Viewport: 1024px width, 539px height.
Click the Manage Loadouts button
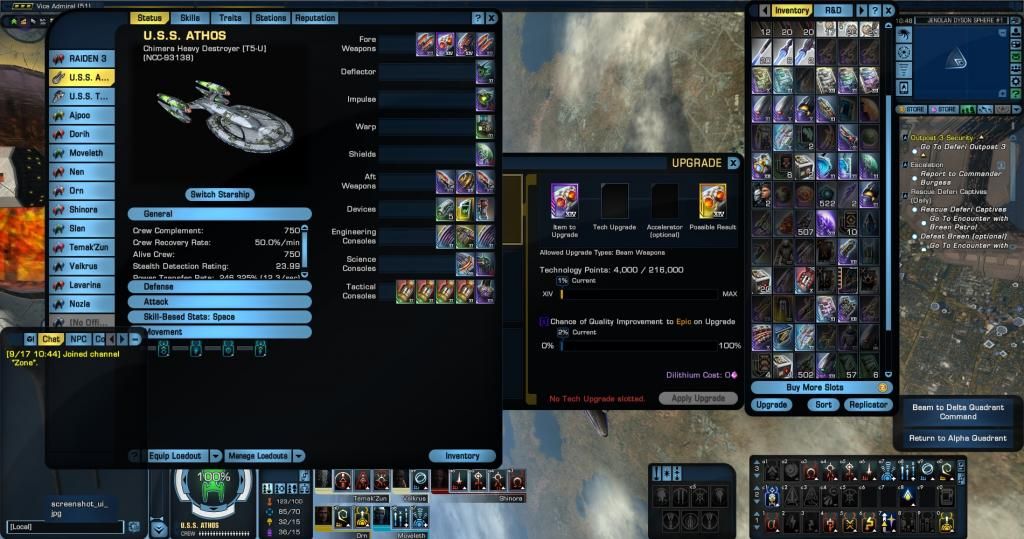tap(259, 456)
